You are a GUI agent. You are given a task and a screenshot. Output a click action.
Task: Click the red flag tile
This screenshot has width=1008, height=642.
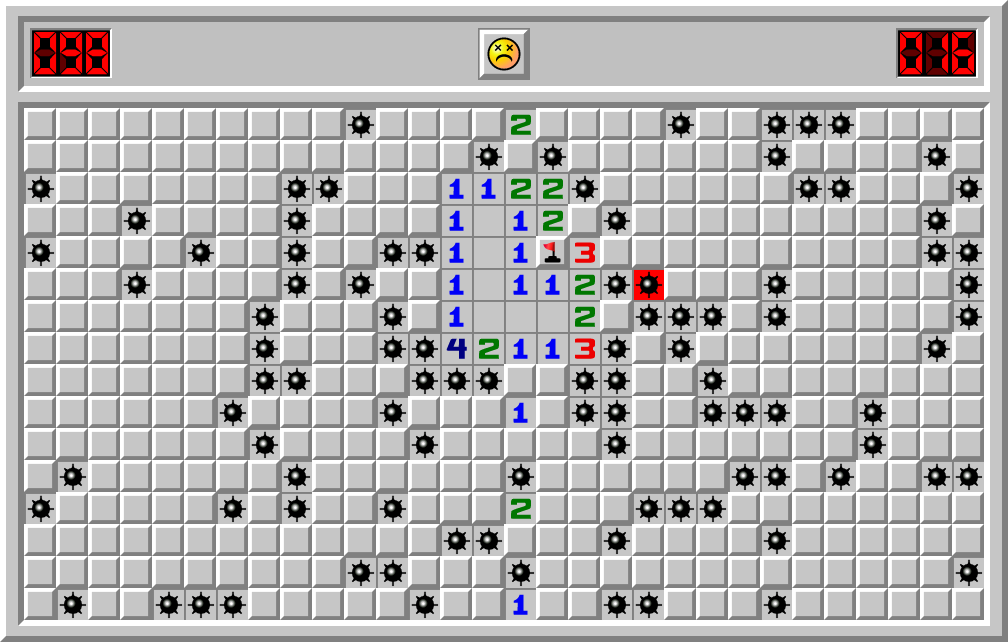pos(552,253)
